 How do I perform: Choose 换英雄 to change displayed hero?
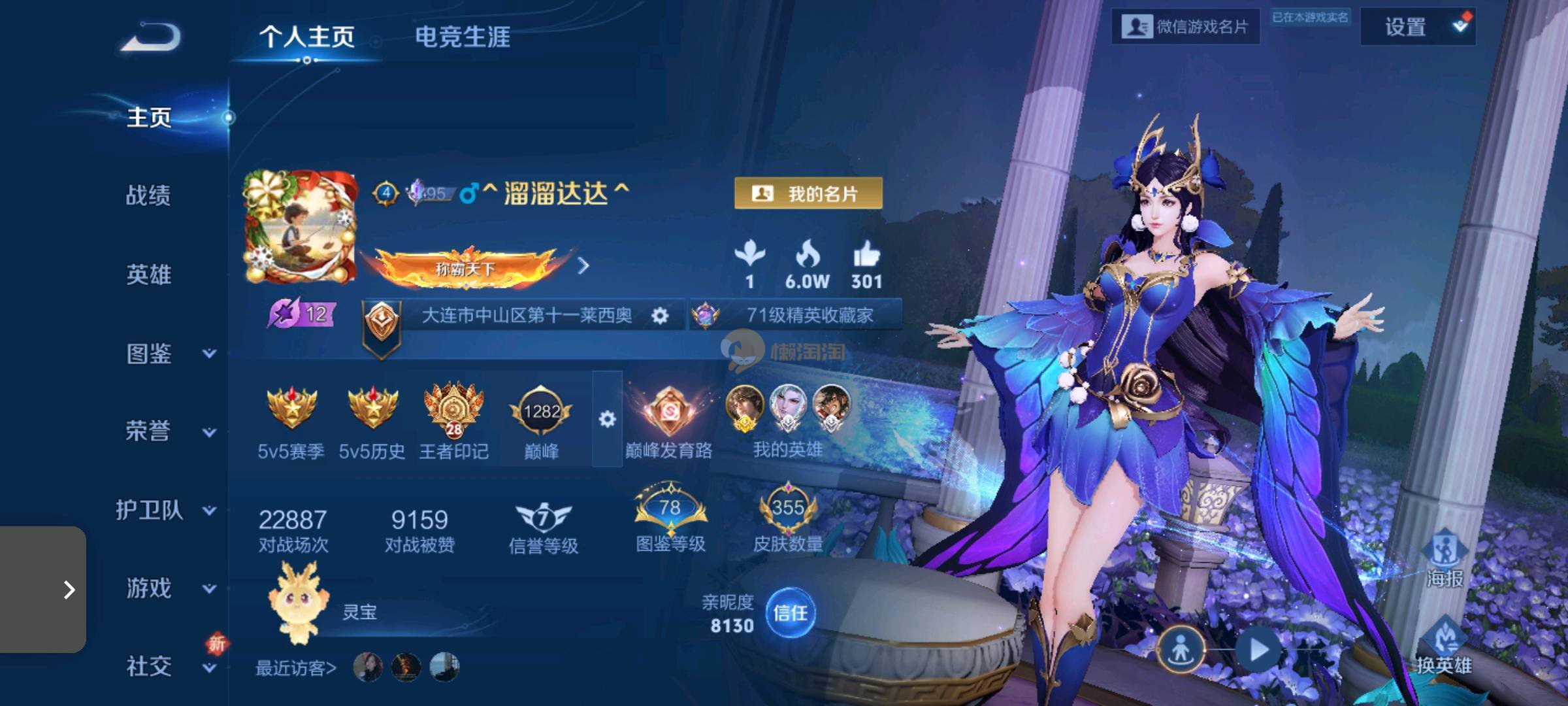pyautogui.click(x=1445, y=647)
